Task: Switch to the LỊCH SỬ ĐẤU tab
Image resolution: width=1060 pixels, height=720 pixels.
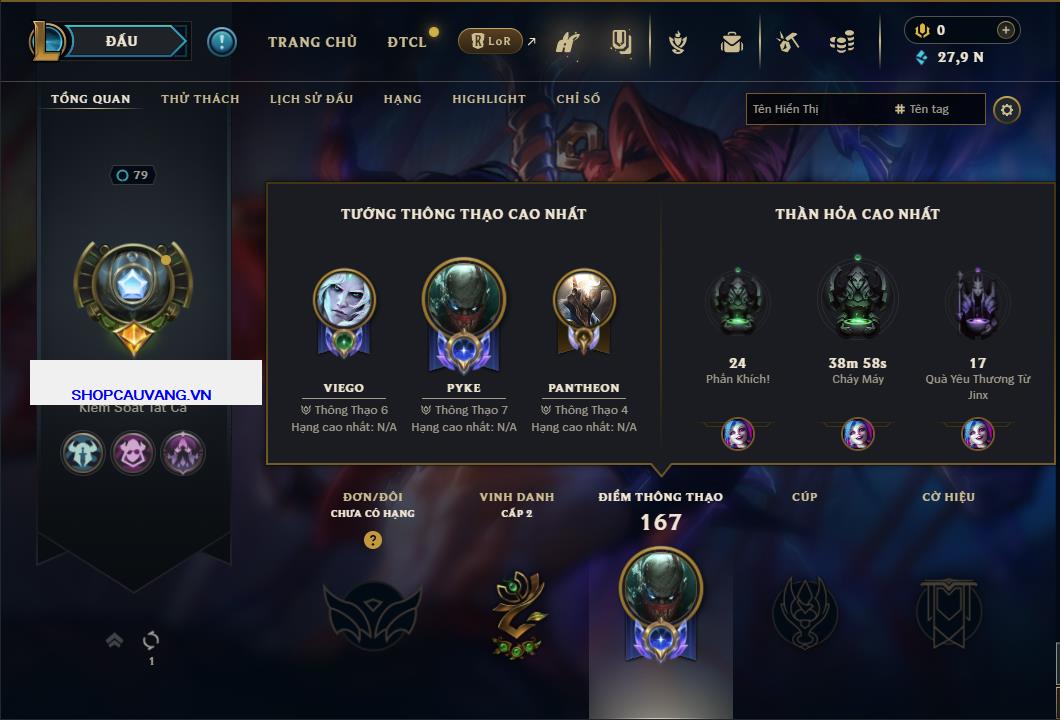Action: pos(311,99)
